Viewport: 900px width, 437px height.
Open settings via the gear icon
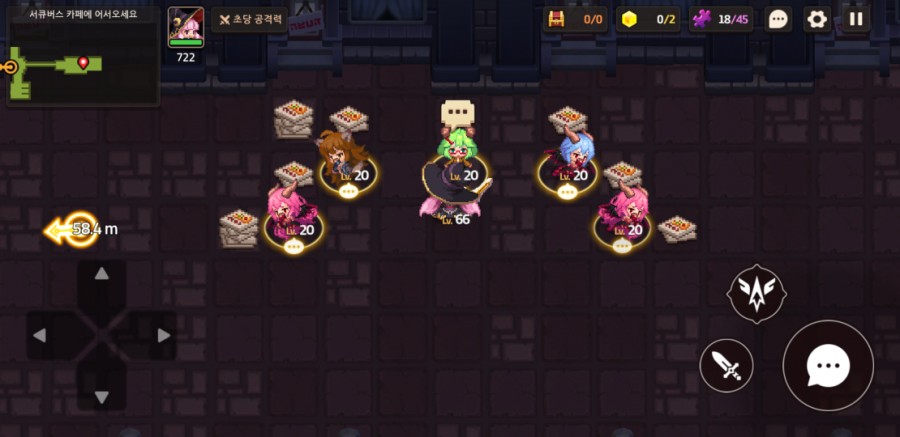[x=817, y=19]
